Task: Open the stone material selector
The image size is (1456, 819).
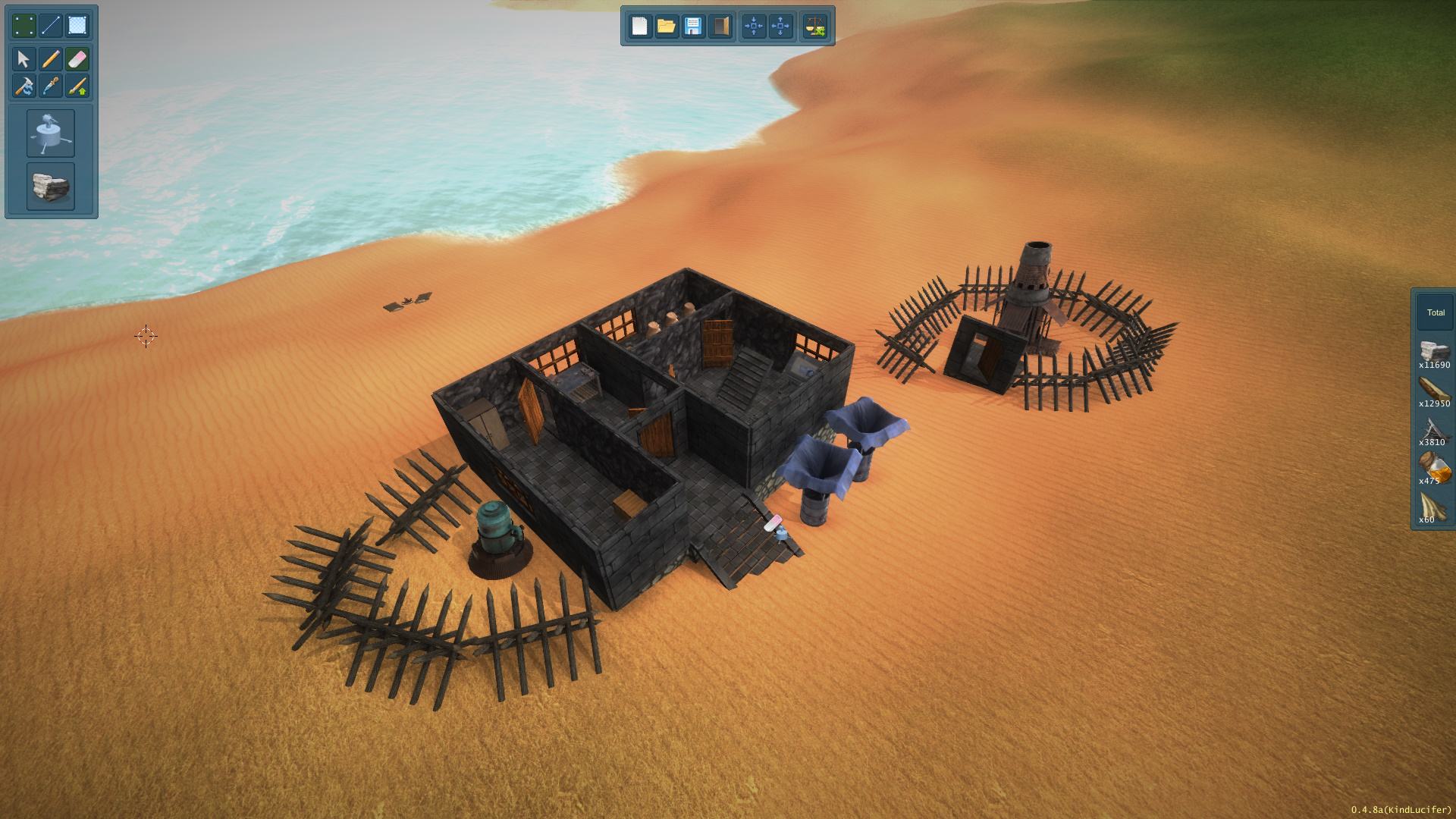Action: pyautogui.click(x=51, y=186)
